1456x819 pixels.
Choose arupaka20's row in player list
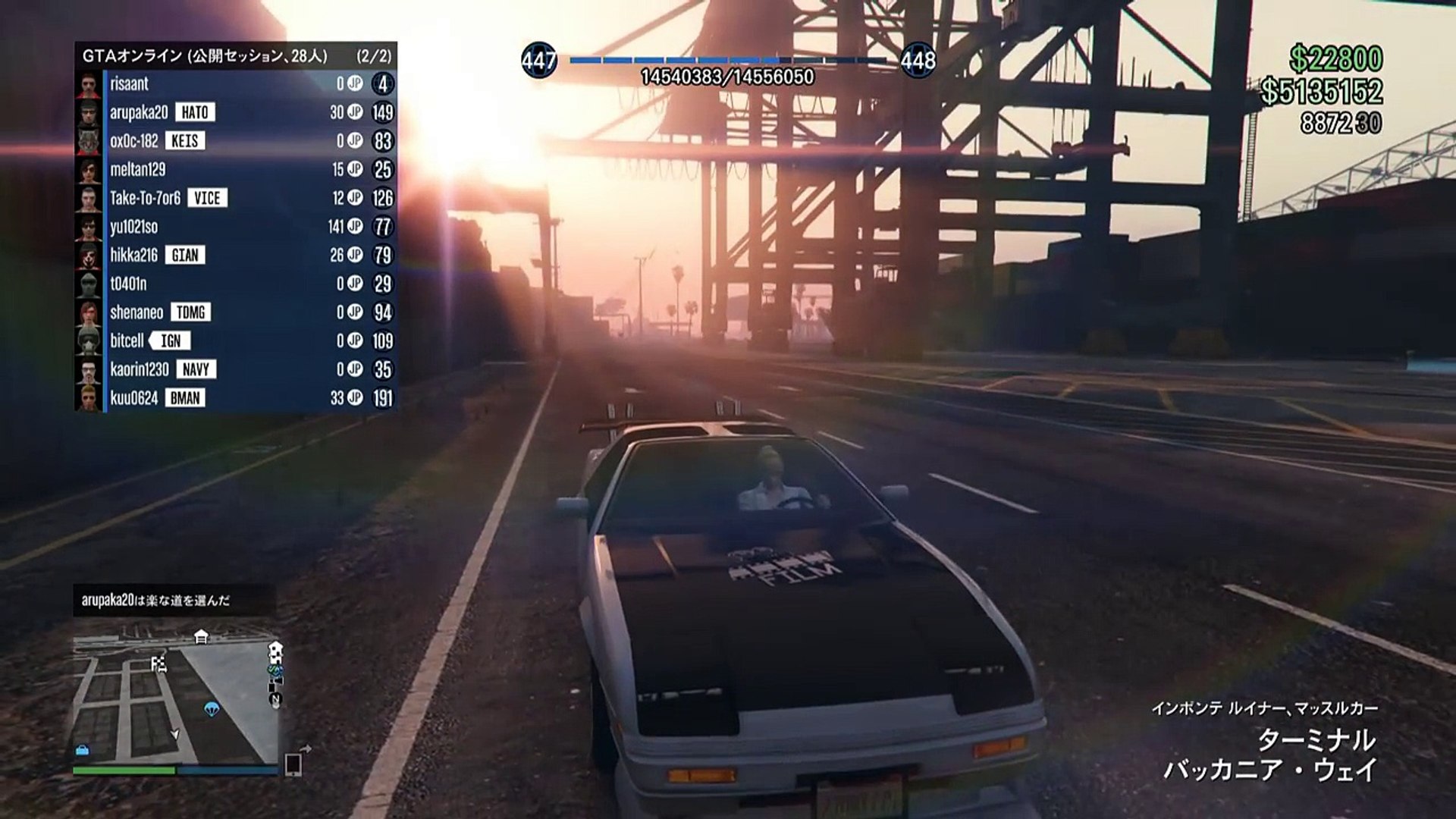tap(235, 112)
